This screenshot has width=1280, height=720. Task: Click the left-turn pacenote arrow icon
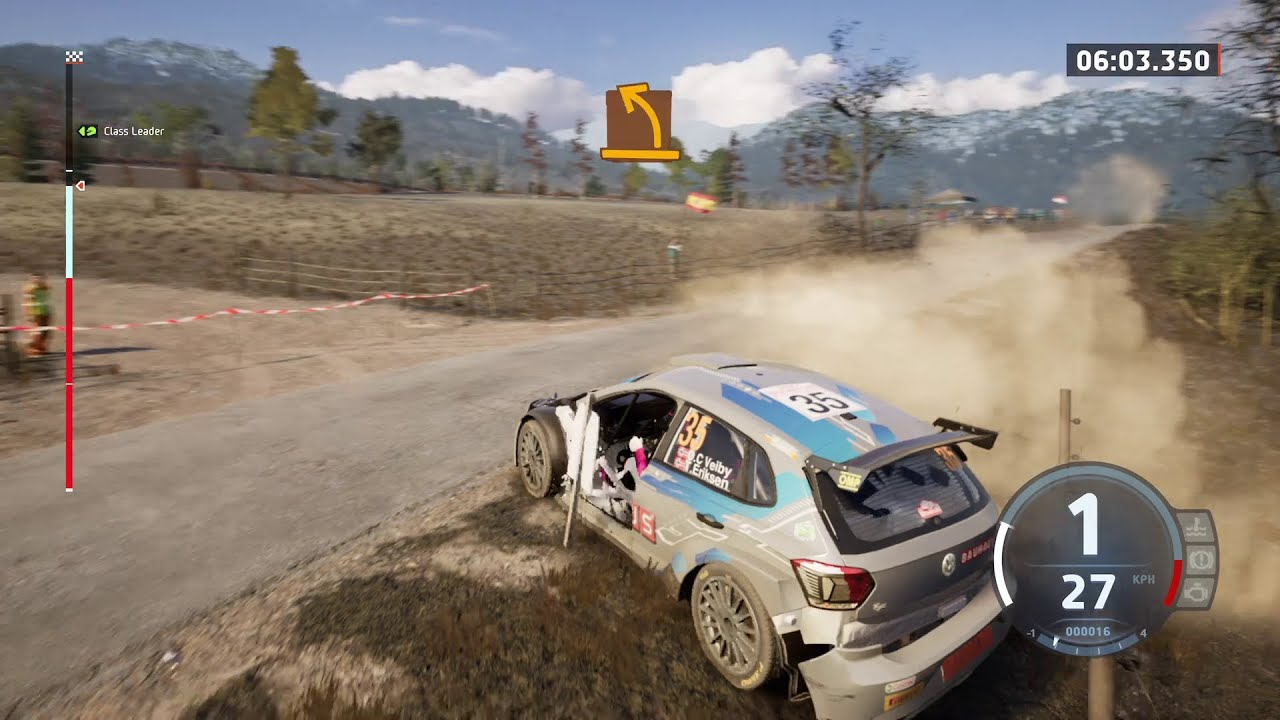(x=641, y=122)
